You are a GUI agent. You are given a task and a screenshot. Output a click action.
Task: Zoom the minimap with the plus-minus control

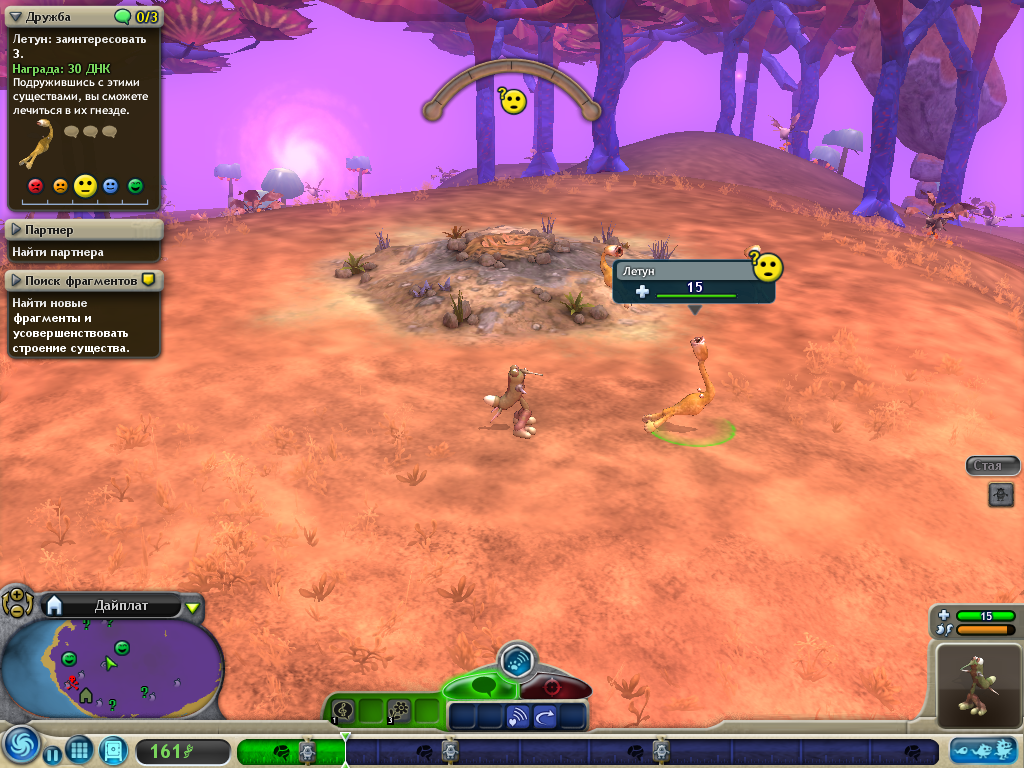click(x=17, y=602)
